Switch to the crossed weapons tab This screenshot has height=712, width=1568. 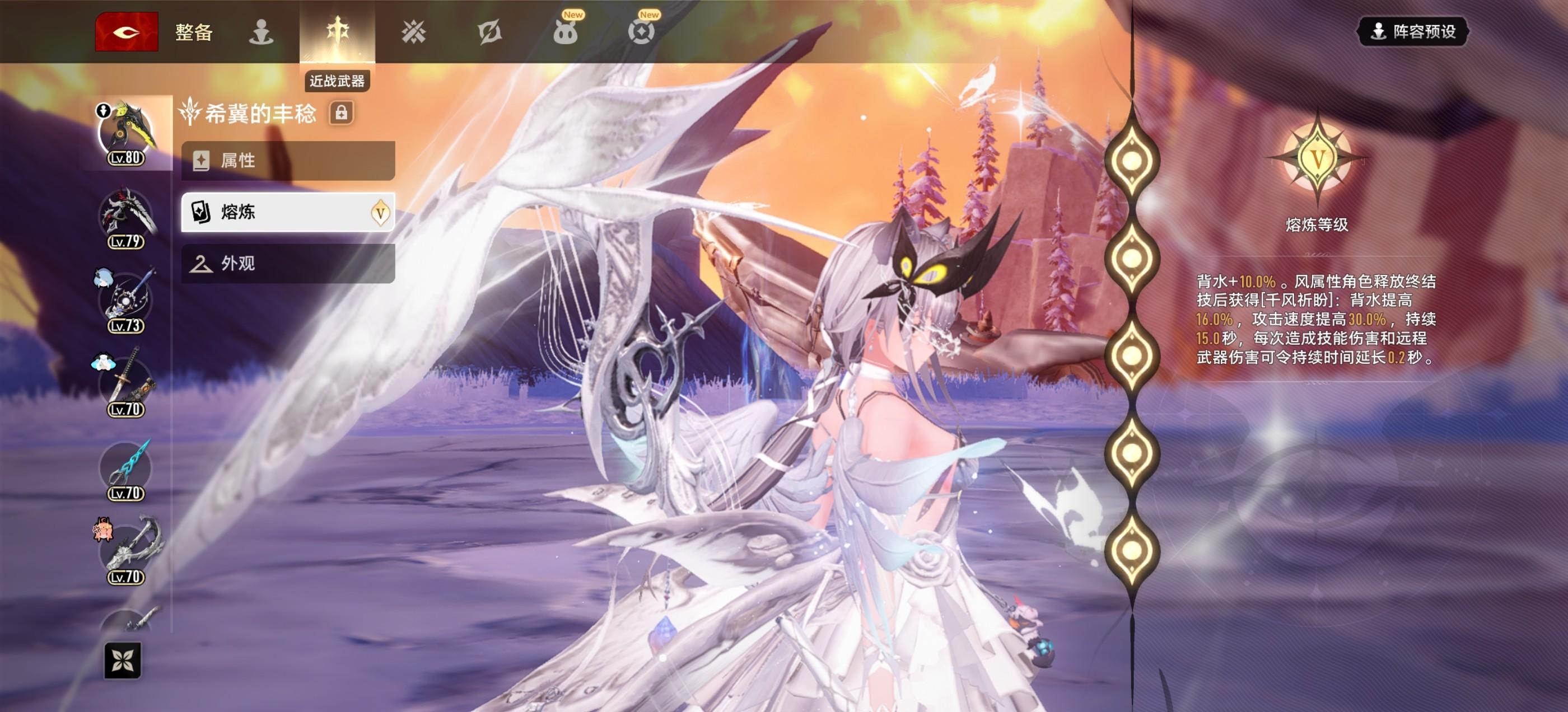click(413, 32)
